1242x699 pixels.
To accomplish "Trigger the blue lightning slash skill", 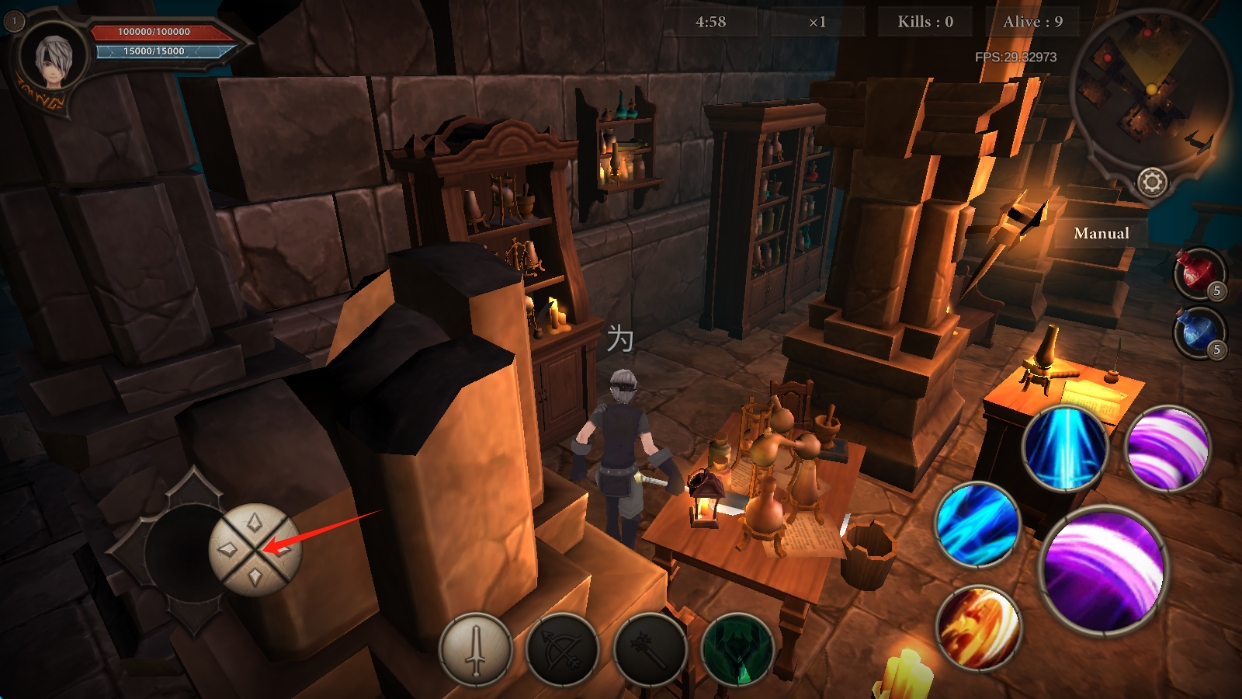I will pyautogui.click(x=977, y=524).
